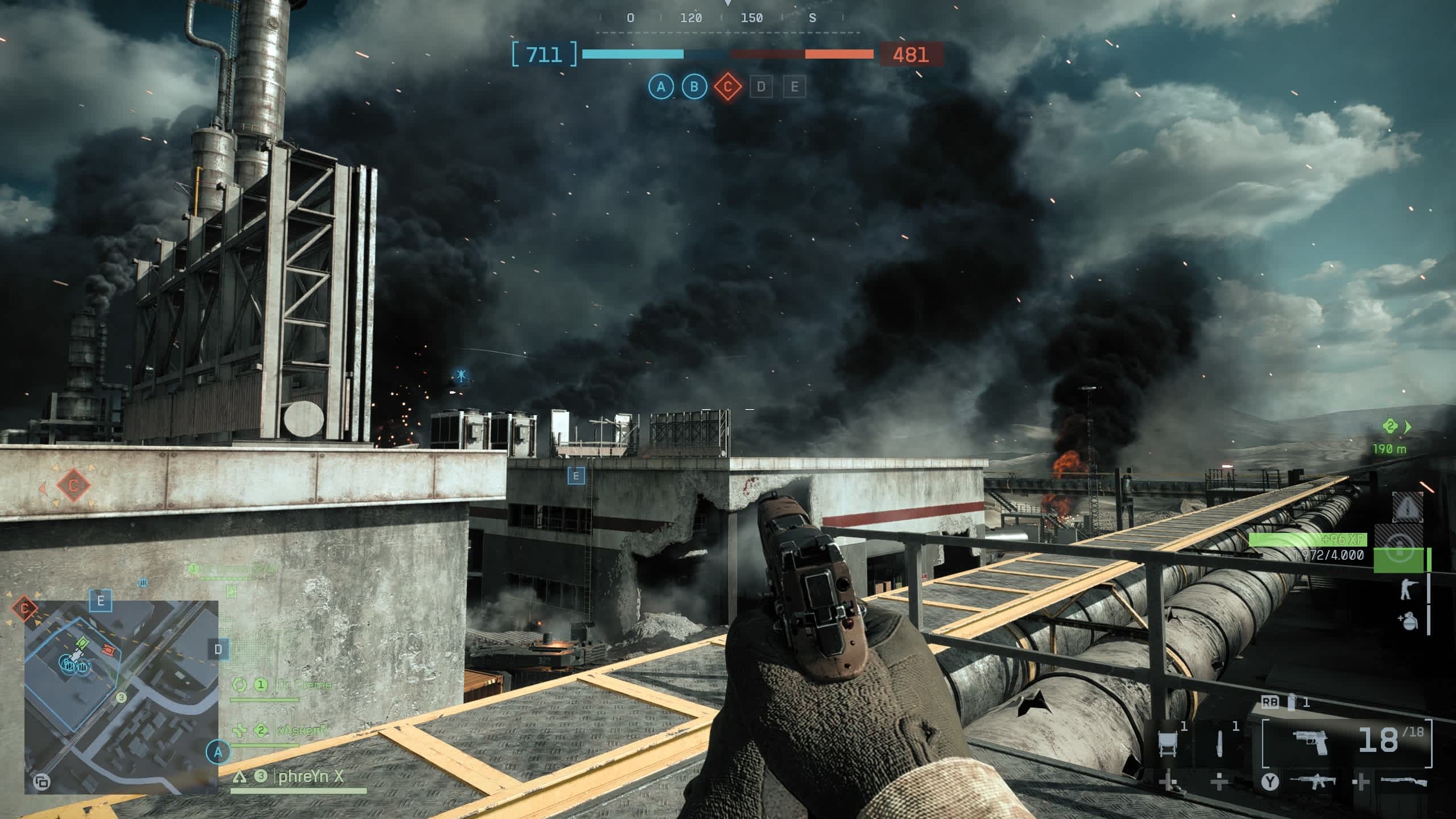
Task: Select the locked objective E in the top row
Action: 795,87
